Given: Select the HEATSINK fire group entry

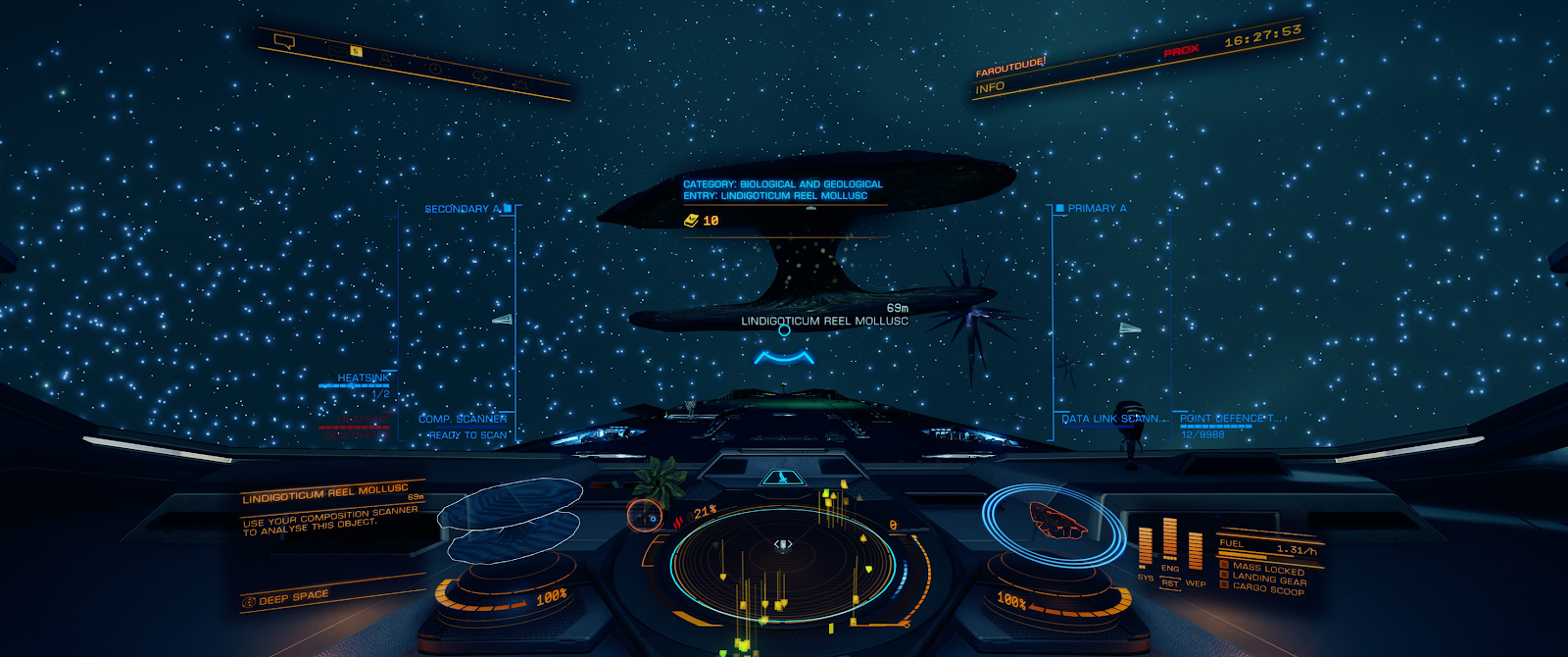Looking at the screenshot, I should (363, 378).
